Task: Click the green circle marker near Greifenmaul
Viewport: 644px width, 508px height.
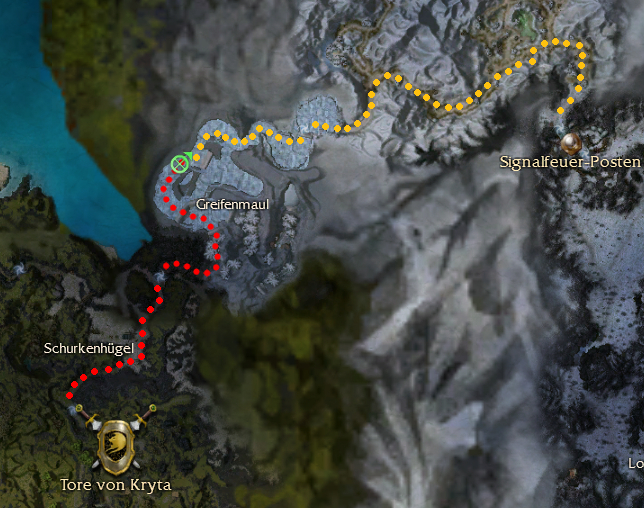Action: [180, 163]
